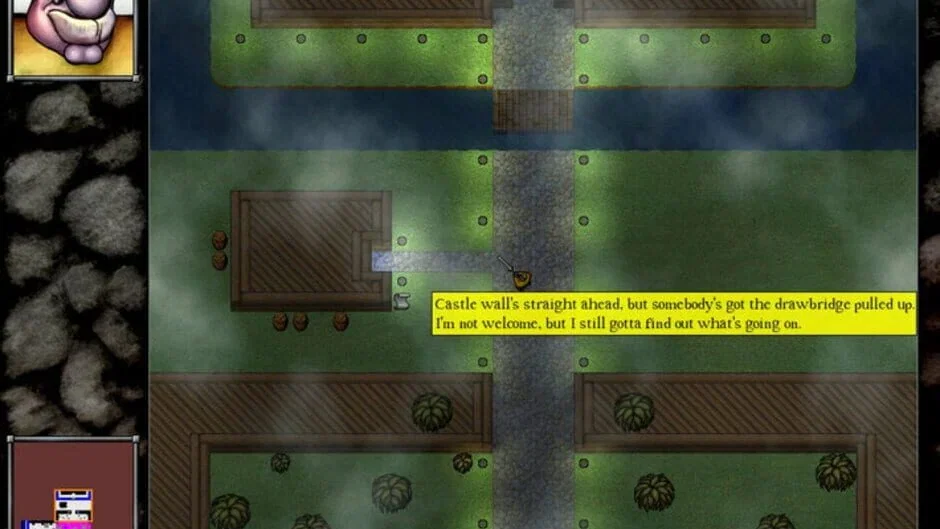The height and width of the screenshot is (529, 940).
Task: Select the floppy disk save icon
Action: (72, 505)
